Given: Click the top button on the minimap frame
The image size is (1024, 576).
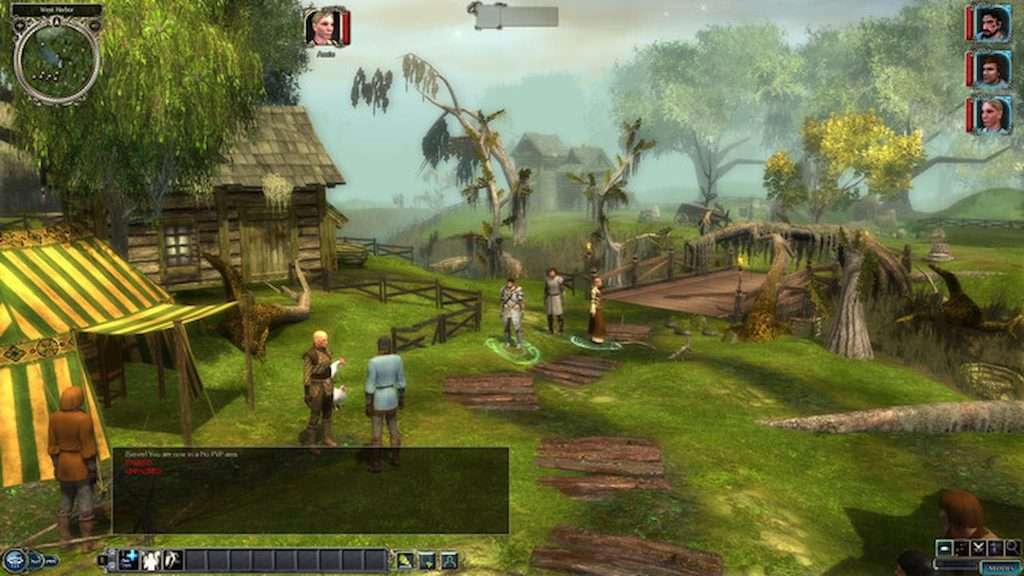Looking at the screenshot, I should click(x=56, y=10).
